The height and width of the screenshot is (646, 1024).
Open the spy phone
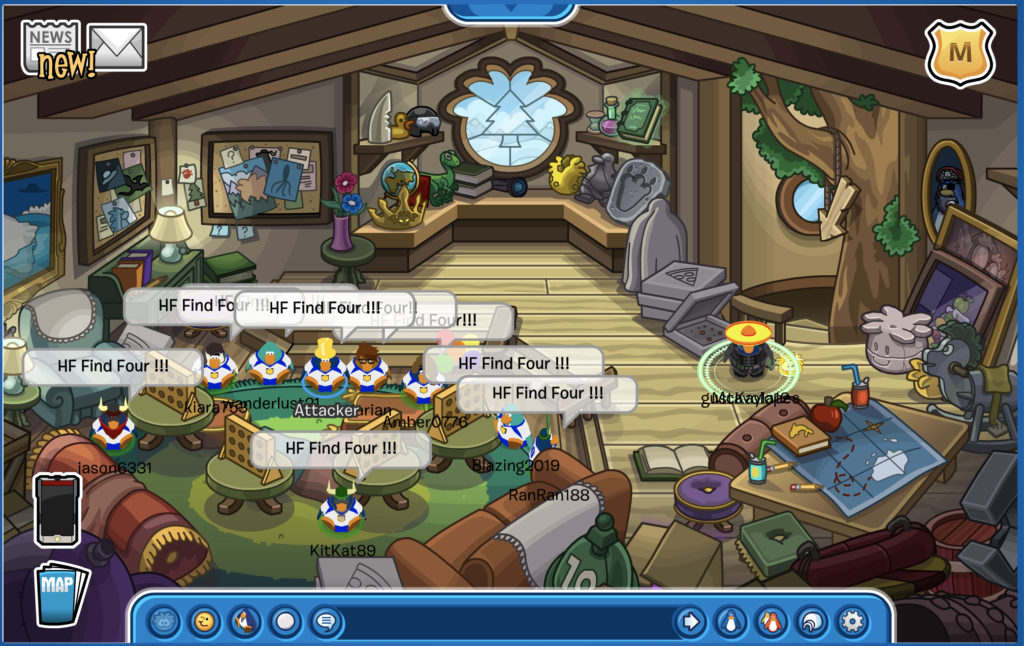[57, 510]
